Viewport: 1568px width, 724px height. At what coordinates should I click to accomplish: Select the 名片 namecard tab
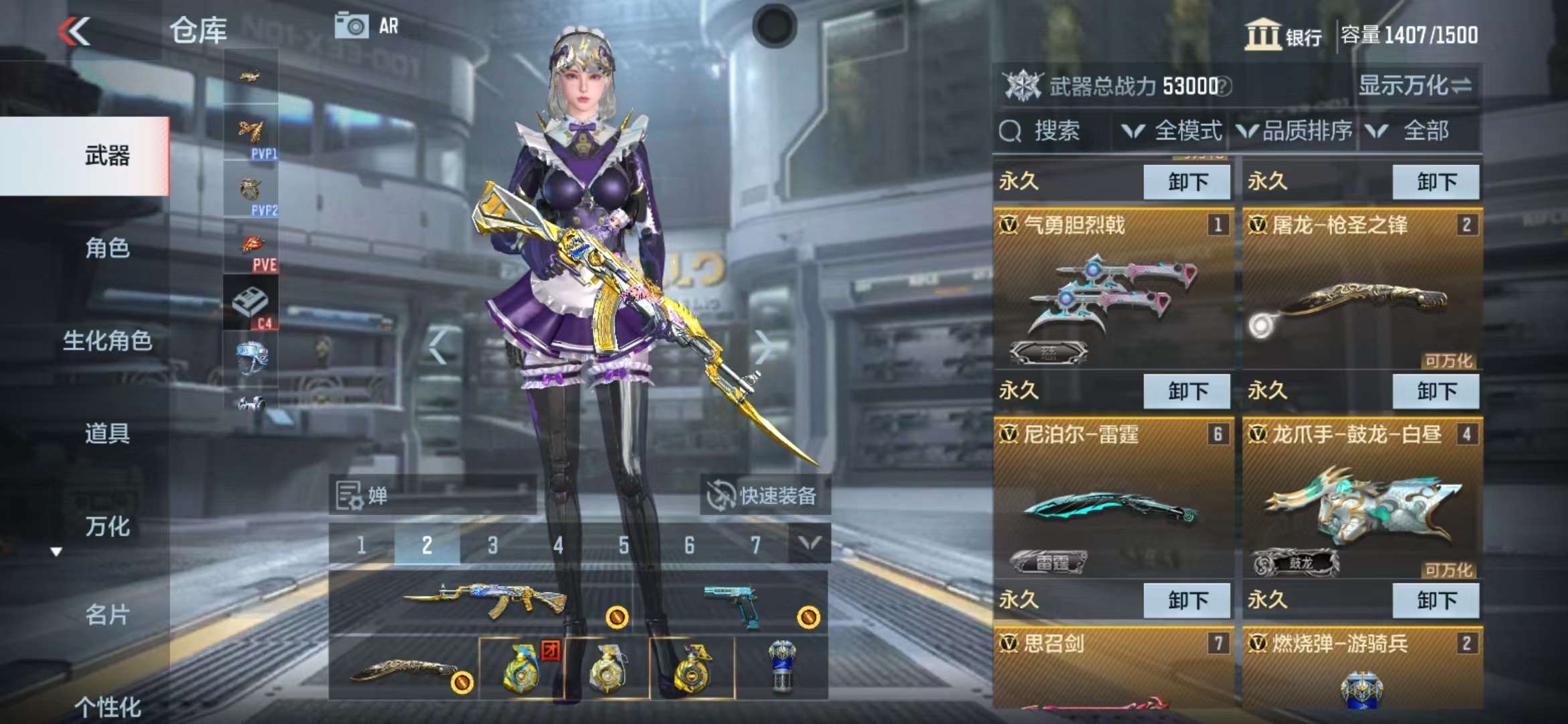click(107, 614)
